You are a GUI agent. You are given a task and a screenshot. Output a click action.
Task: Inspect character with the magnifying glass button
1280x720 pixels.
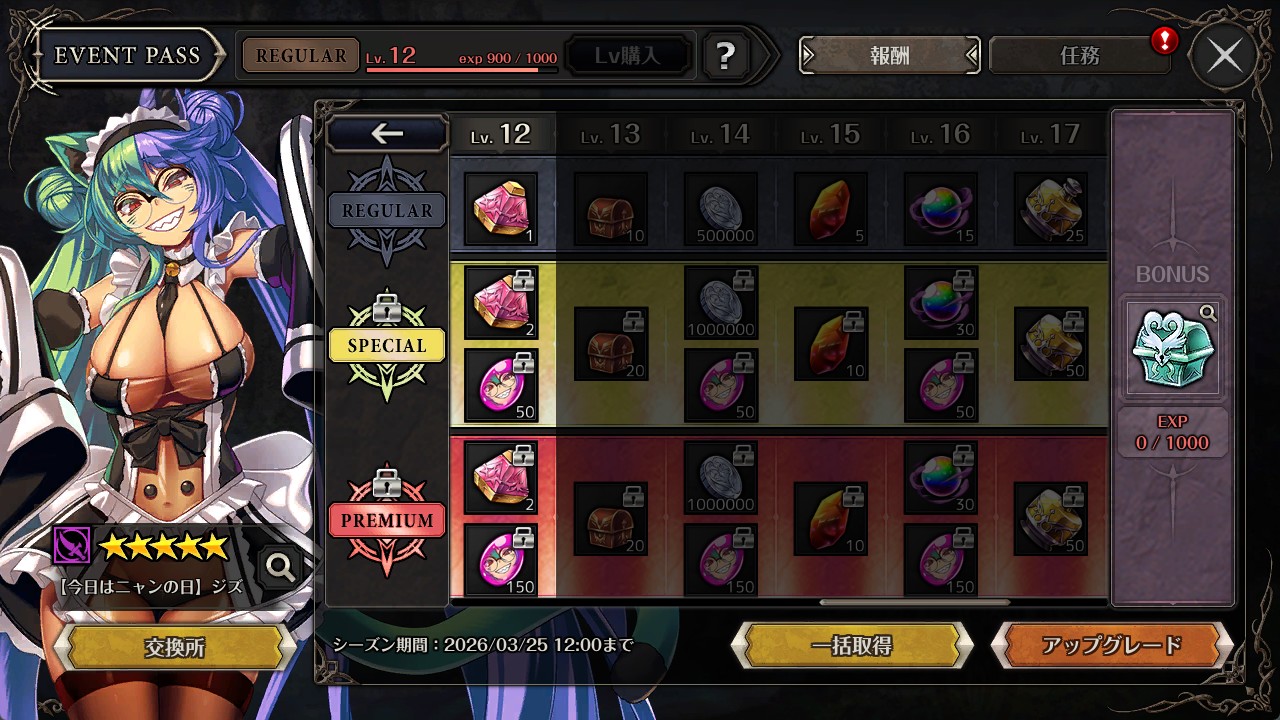[280, 567]
